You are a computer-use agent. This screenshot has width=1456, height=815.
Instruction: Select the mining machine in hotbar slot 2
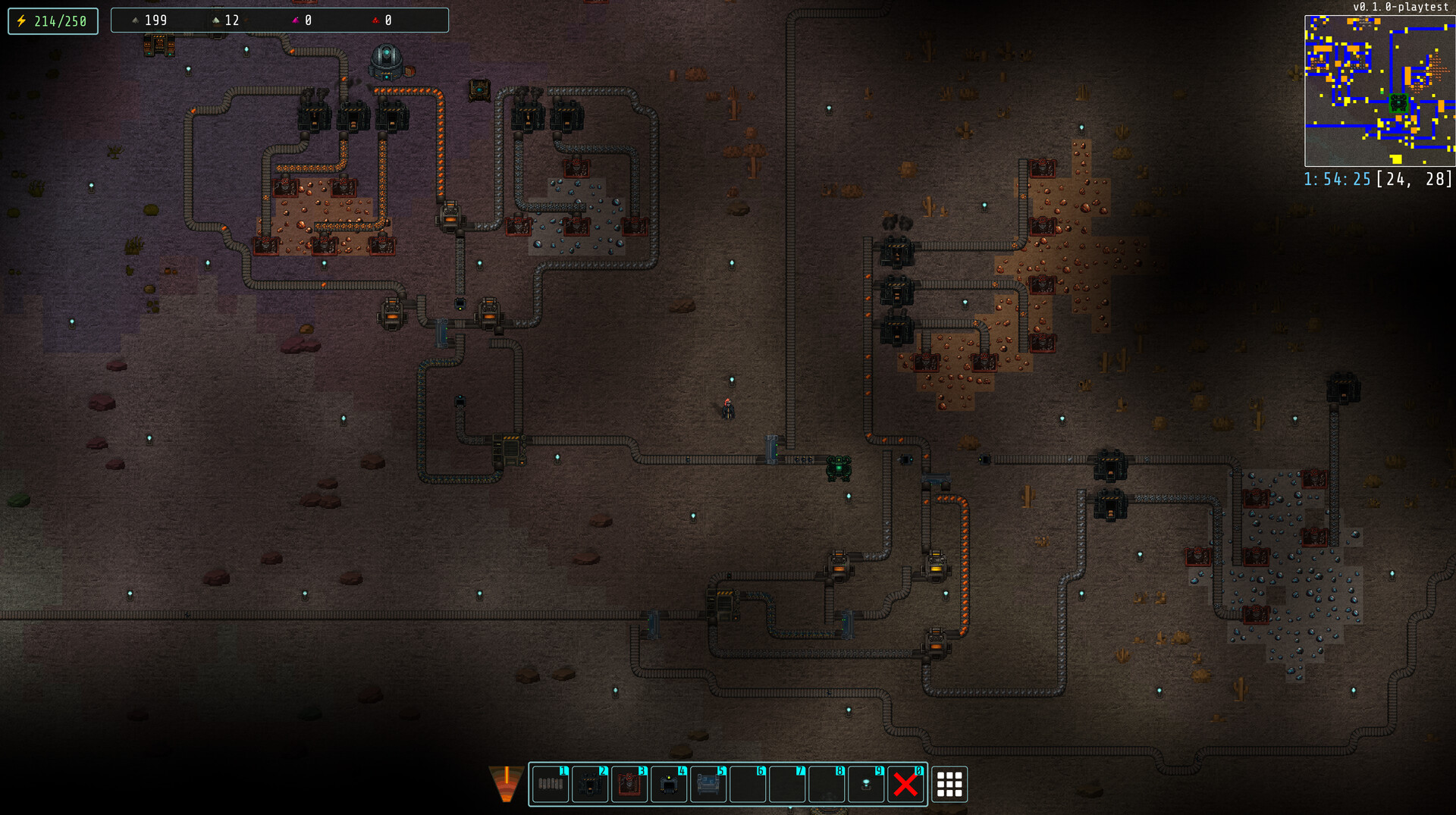(590, 785)
